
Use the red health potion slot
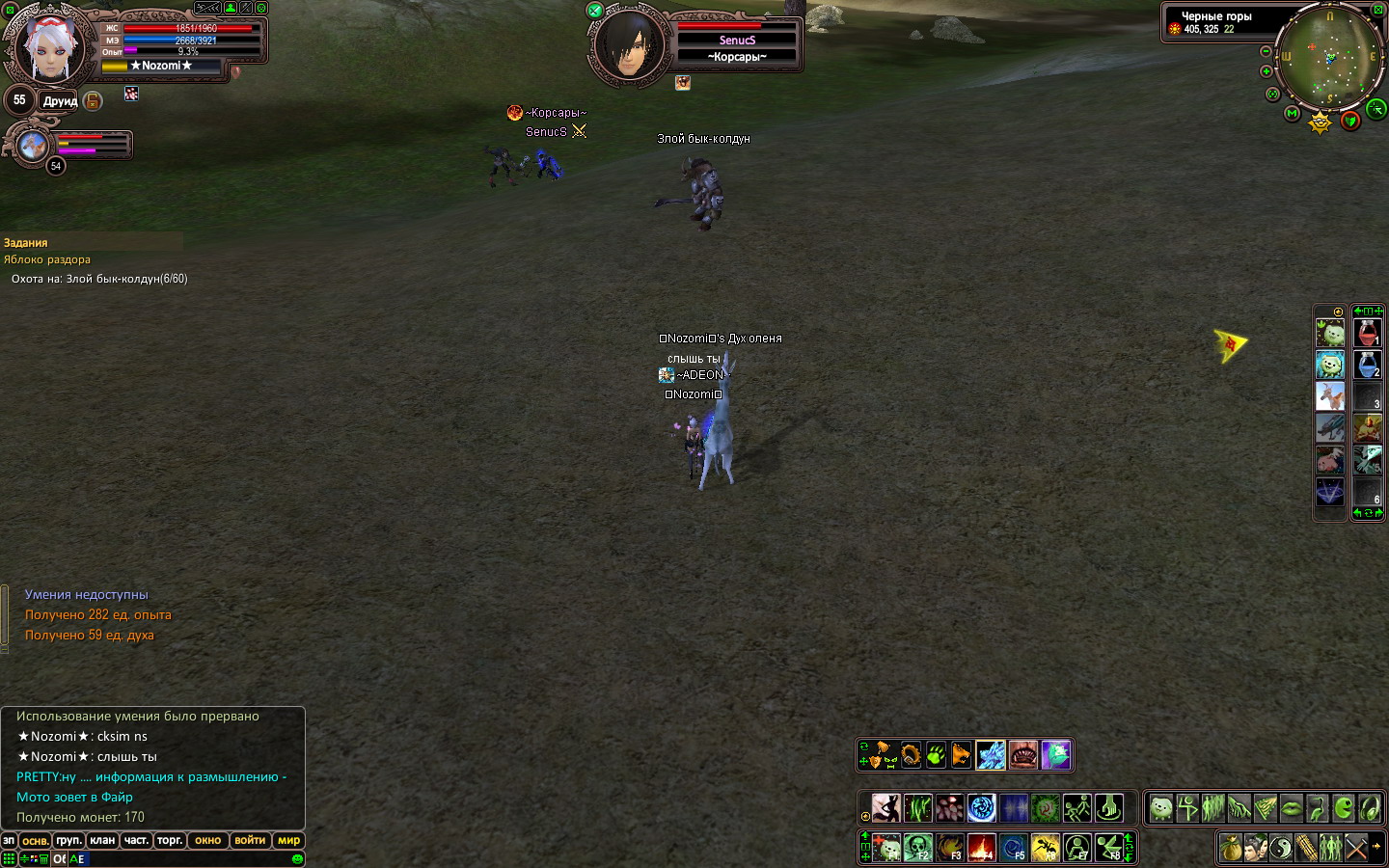click(x=1367, y=333)
